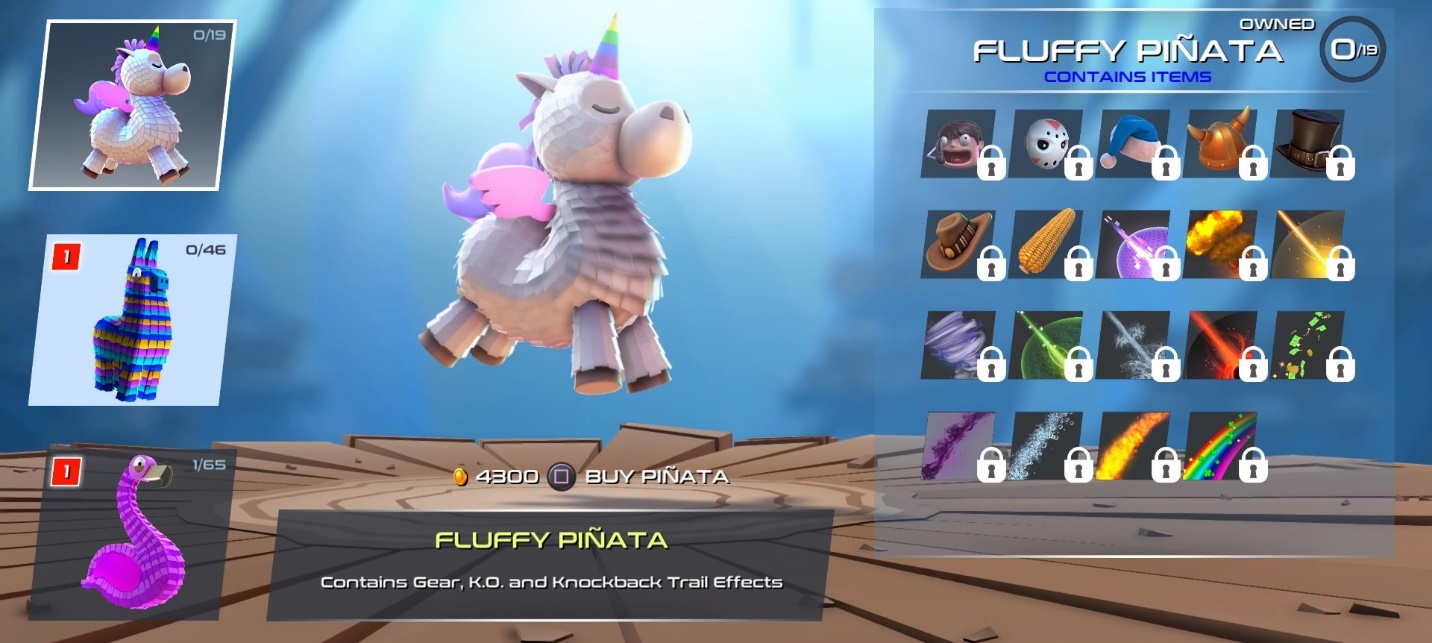Inspect the corn cob item
Viewport: 1432px width, 643px height.
pos(1046,244)
